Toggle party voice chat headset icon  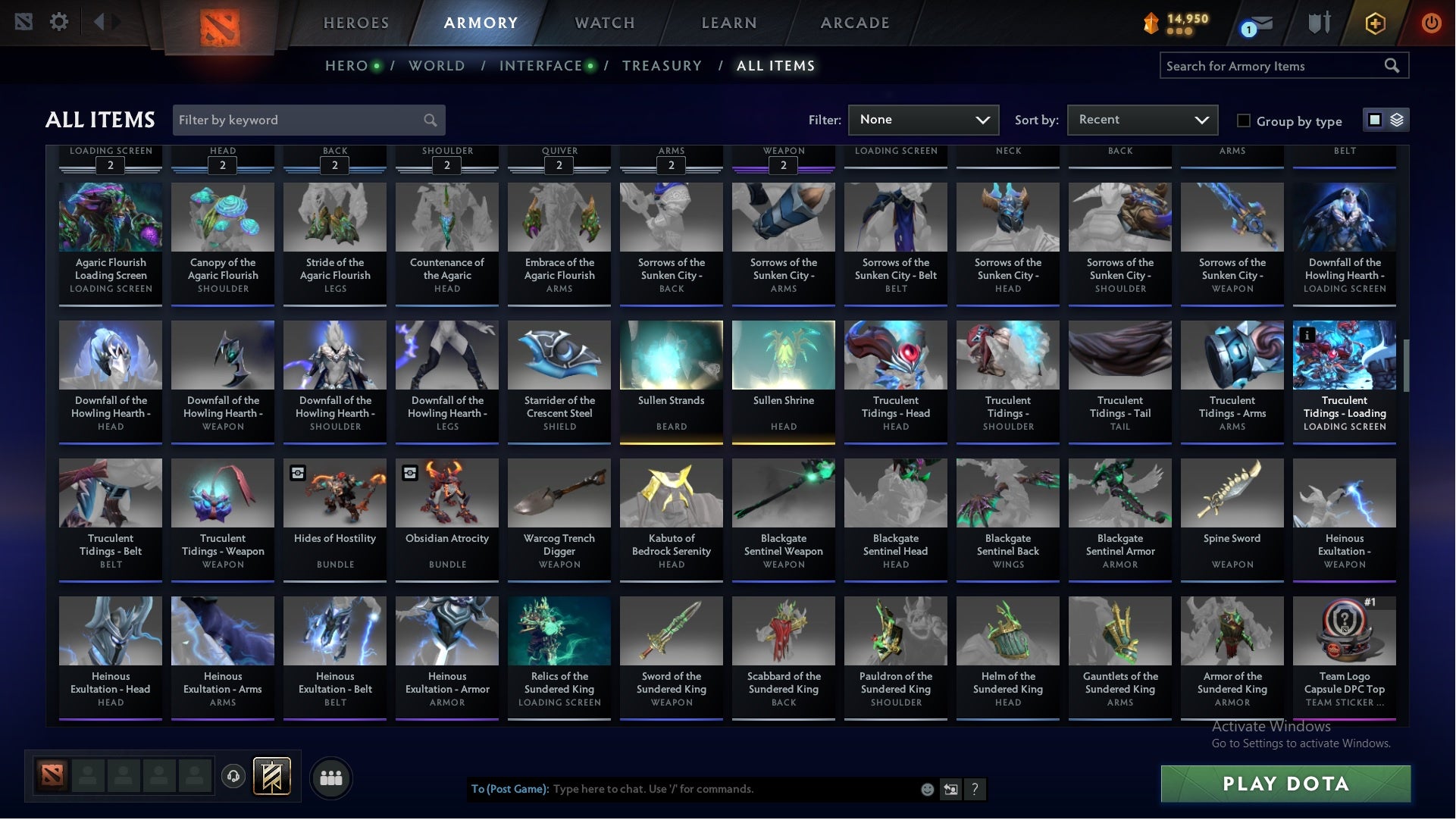(233, 777)
